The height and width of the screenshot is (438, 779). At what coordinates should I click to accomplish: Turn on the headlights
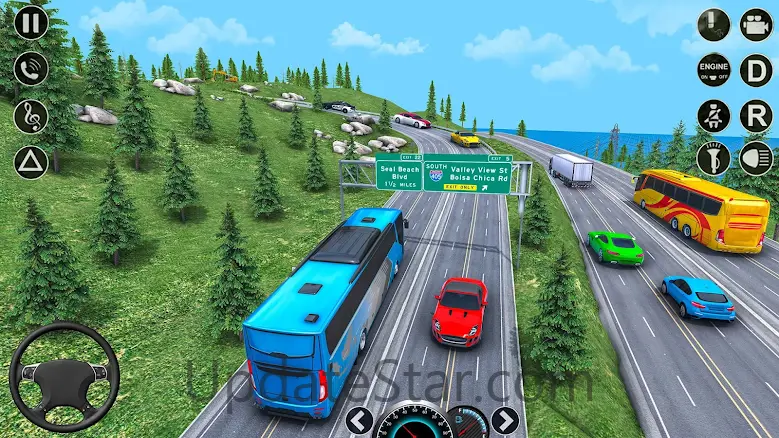(756, 158)
